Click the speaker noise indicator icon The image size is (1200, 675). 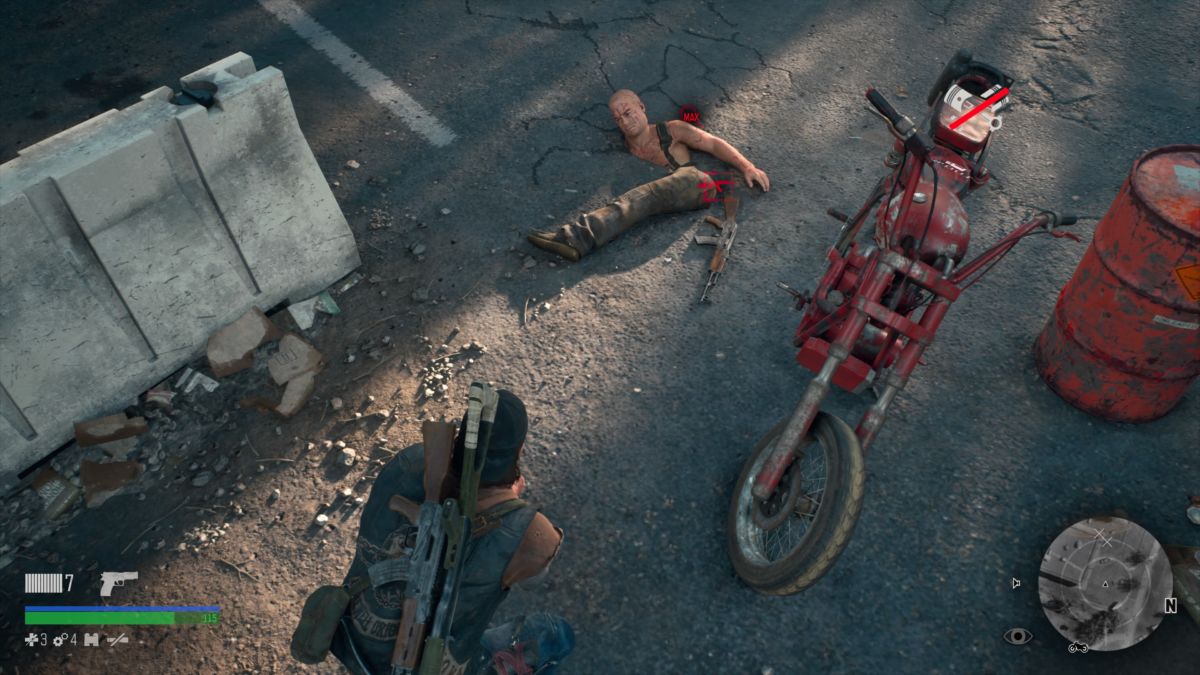(x=1017, y=583)
